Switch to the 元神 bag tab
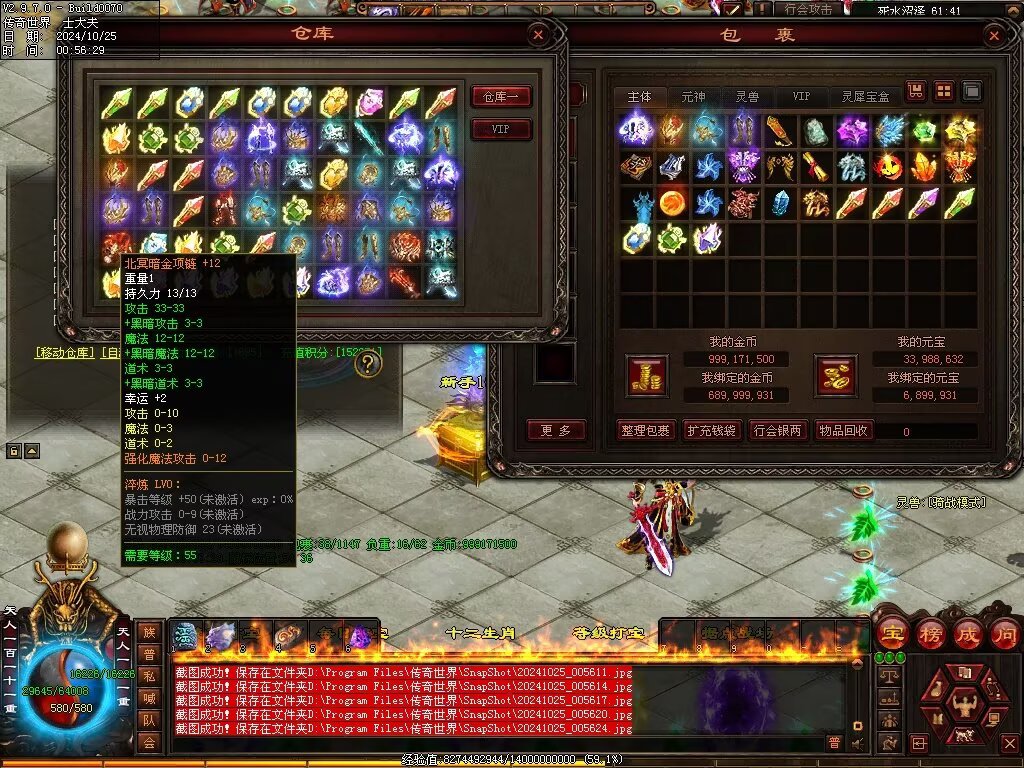 point(693,97)
